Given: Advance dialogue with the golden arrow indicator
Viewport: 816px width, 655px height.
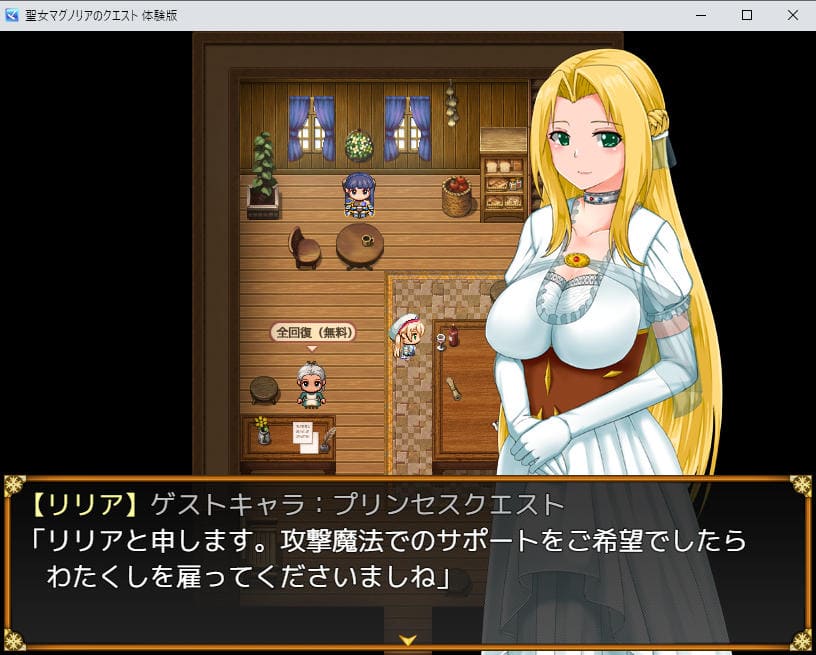Looking at the screenshot, I should tap(407, 639).
